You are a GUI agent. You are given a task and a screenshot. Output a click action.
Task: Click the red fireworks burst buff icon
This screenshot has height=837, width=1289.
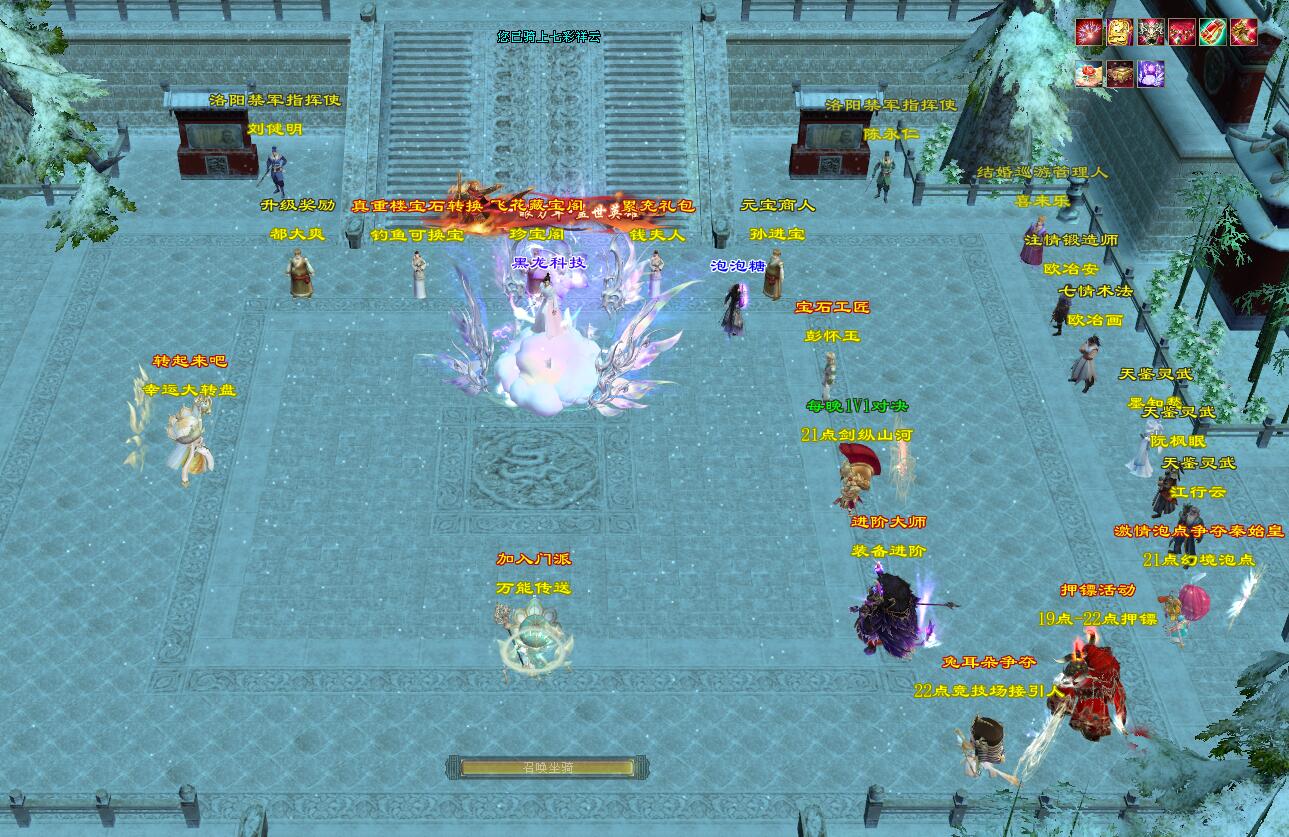(x=1088, y=32)
